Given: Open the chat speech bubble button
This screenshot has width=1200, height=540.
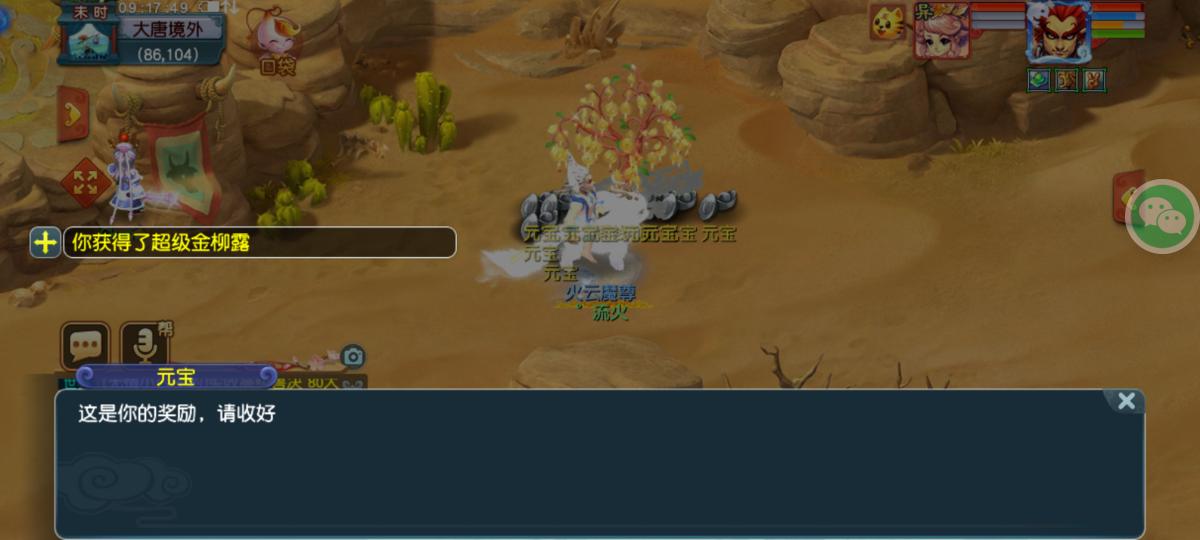Looking at the screenshot, I should pyautogui.click(x=85, y=345).
